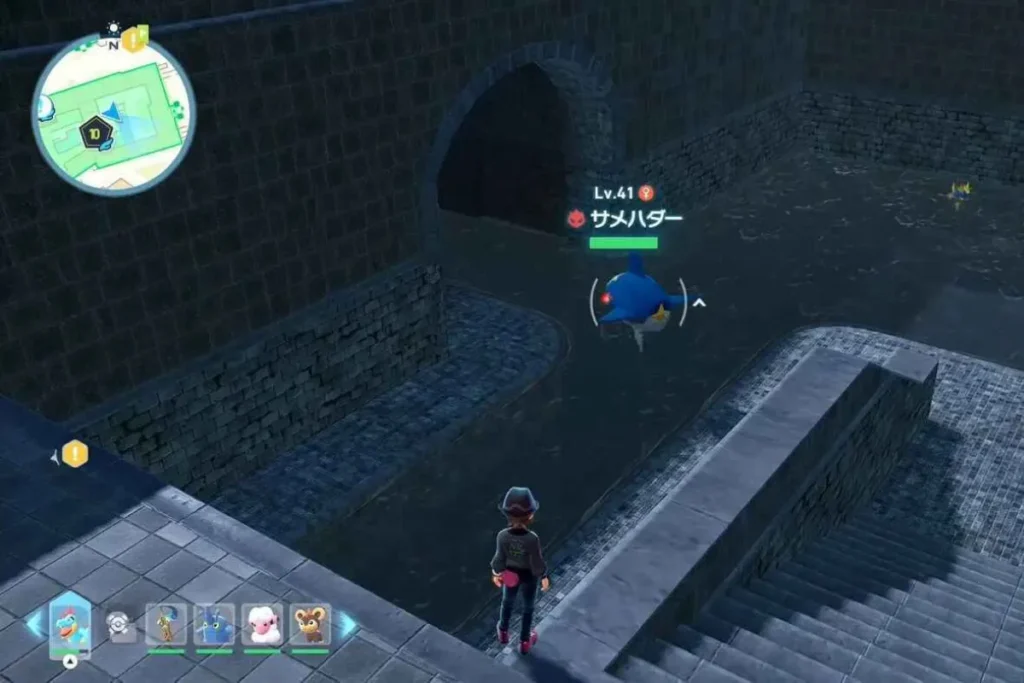Click the number 10 pentagon marker on minimap
This screenshot has height=683, width=1024.
coord(97,133)
